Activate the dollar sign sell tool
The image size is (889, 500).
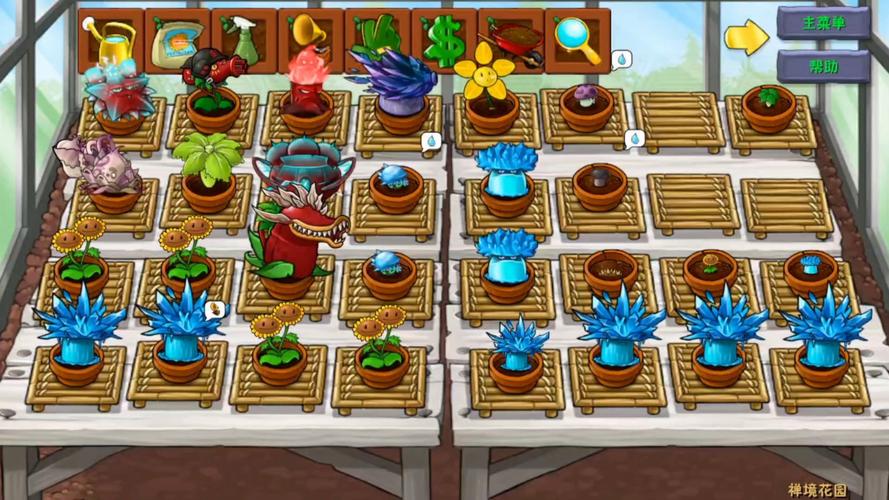[443, 39]
